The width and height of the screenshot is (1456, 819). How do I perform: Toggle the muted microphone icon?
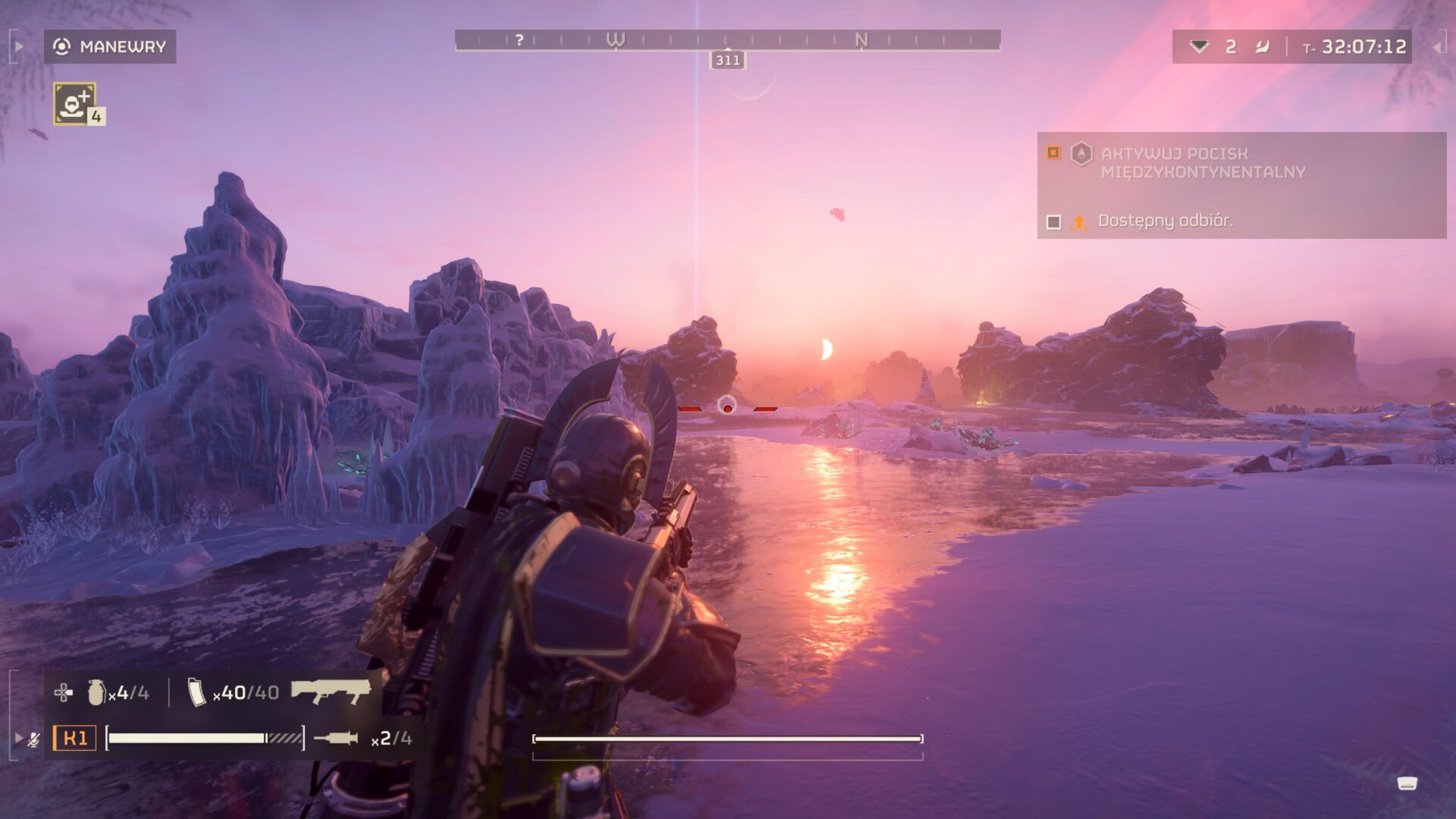pyautogui.click(x=33, y=739)
